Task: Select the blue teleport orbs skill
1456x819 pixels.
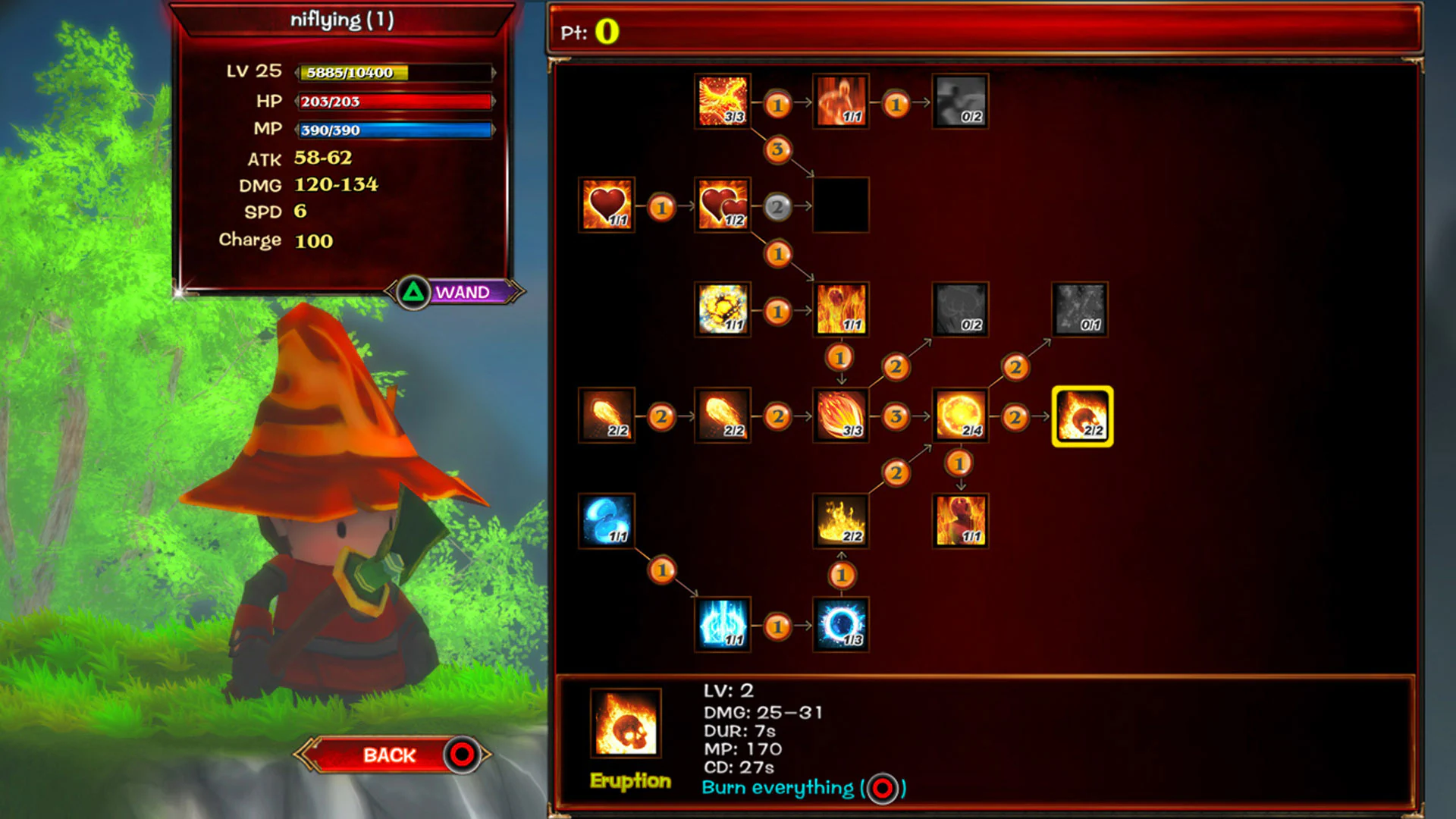Action: tap(606, 521)
